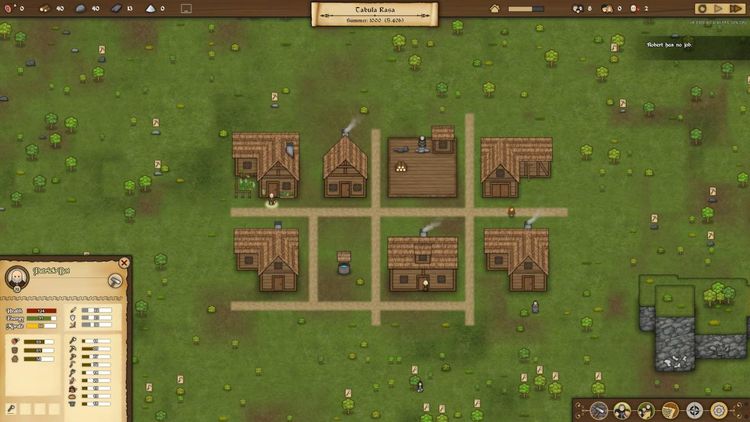Click the crosshair target toolbar button
The width and height of the screenshot is (750, 422).
(694, 410)
